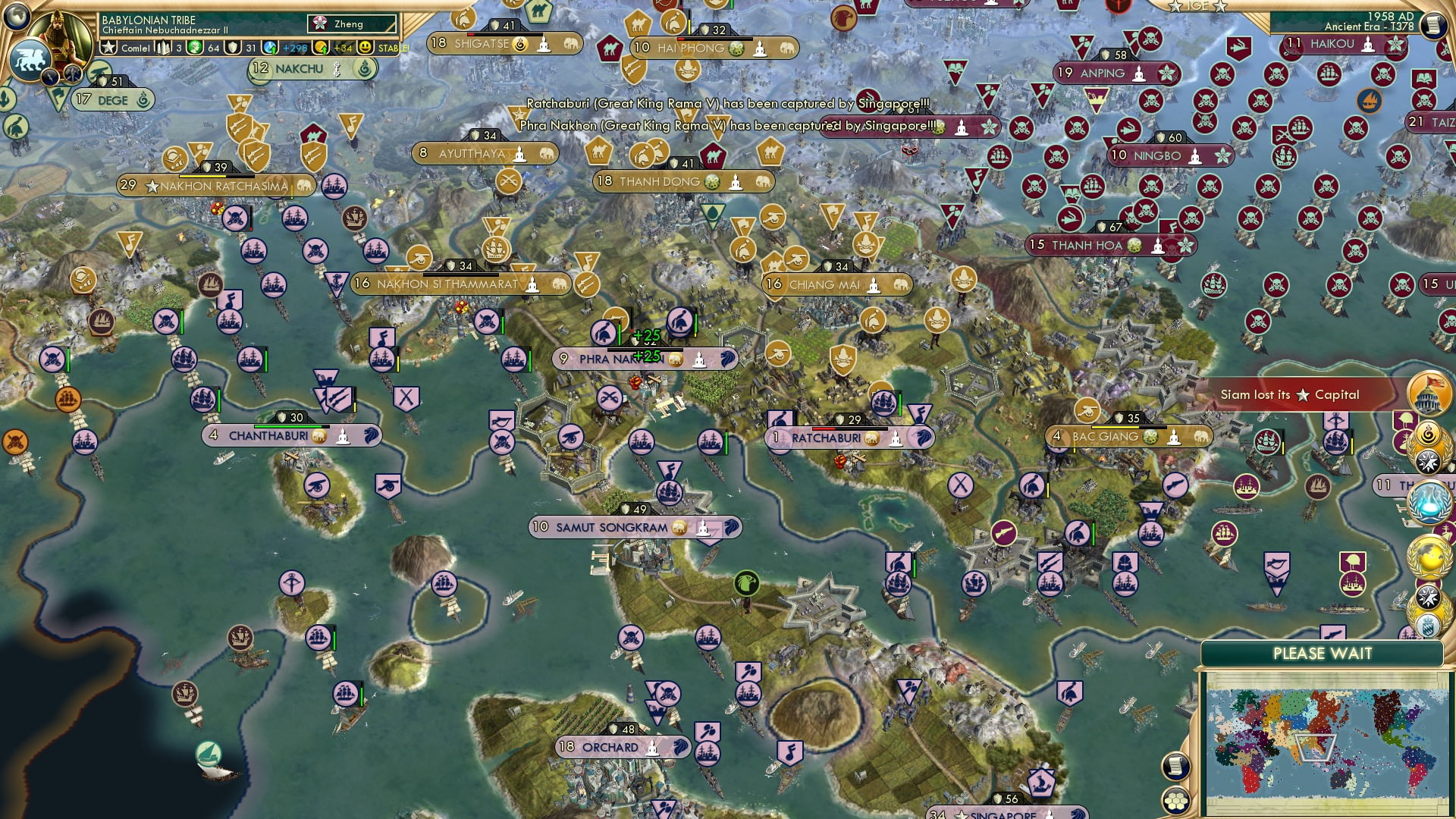
Task: Select the golden globe notification
Action: [1428, 557]
